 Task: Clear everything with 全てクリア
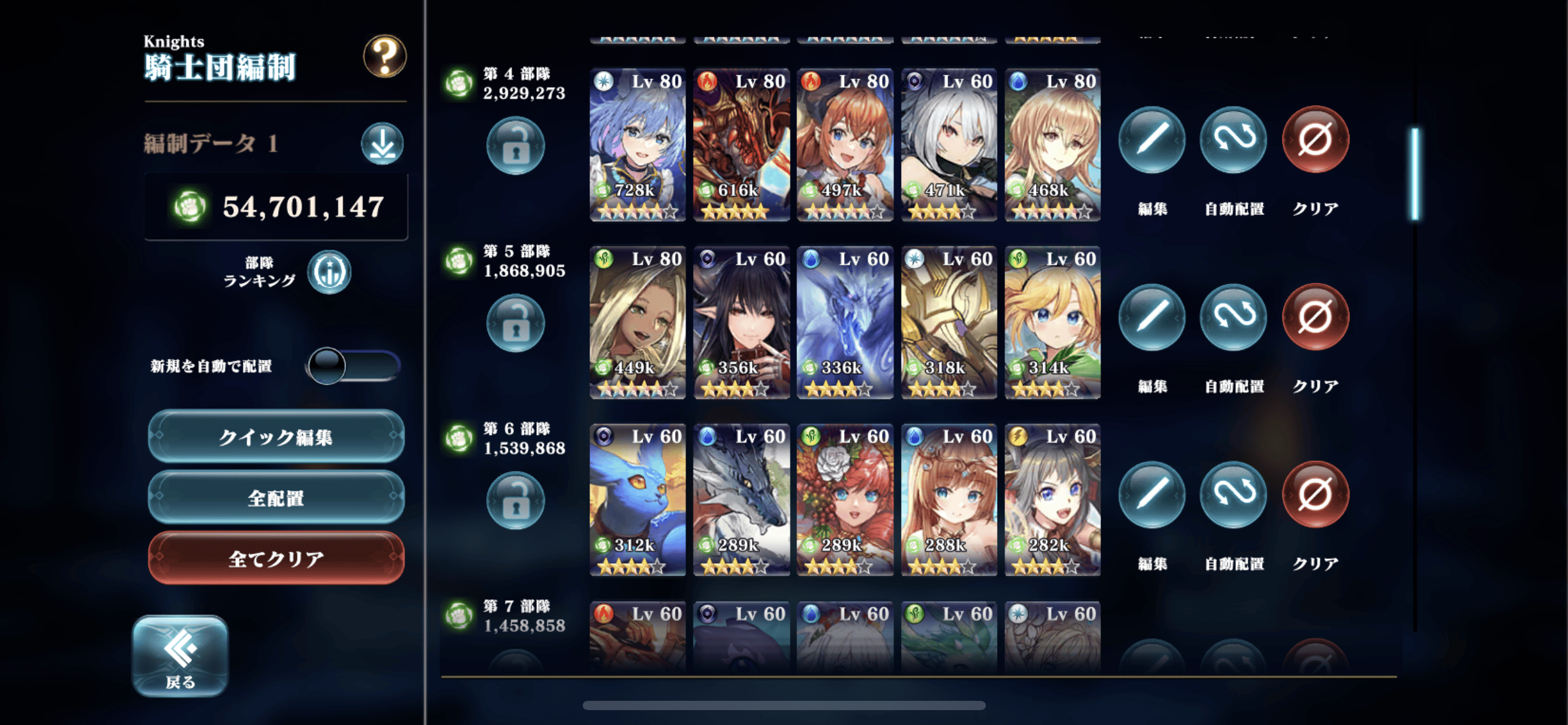click(x=276, y=558)
